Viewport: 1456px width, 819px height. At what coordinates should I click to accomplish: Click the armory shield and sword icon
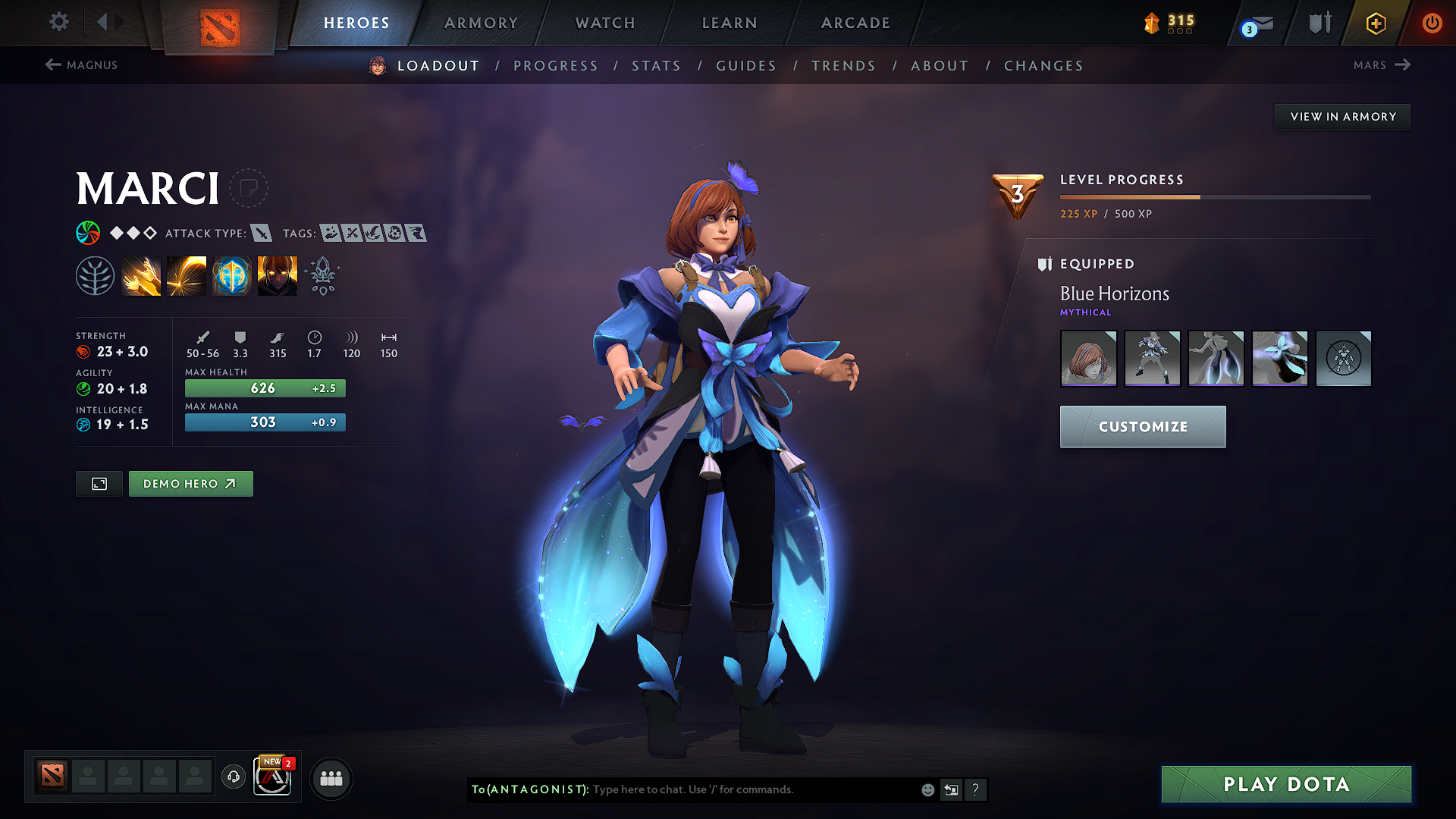pos(1319,23)
